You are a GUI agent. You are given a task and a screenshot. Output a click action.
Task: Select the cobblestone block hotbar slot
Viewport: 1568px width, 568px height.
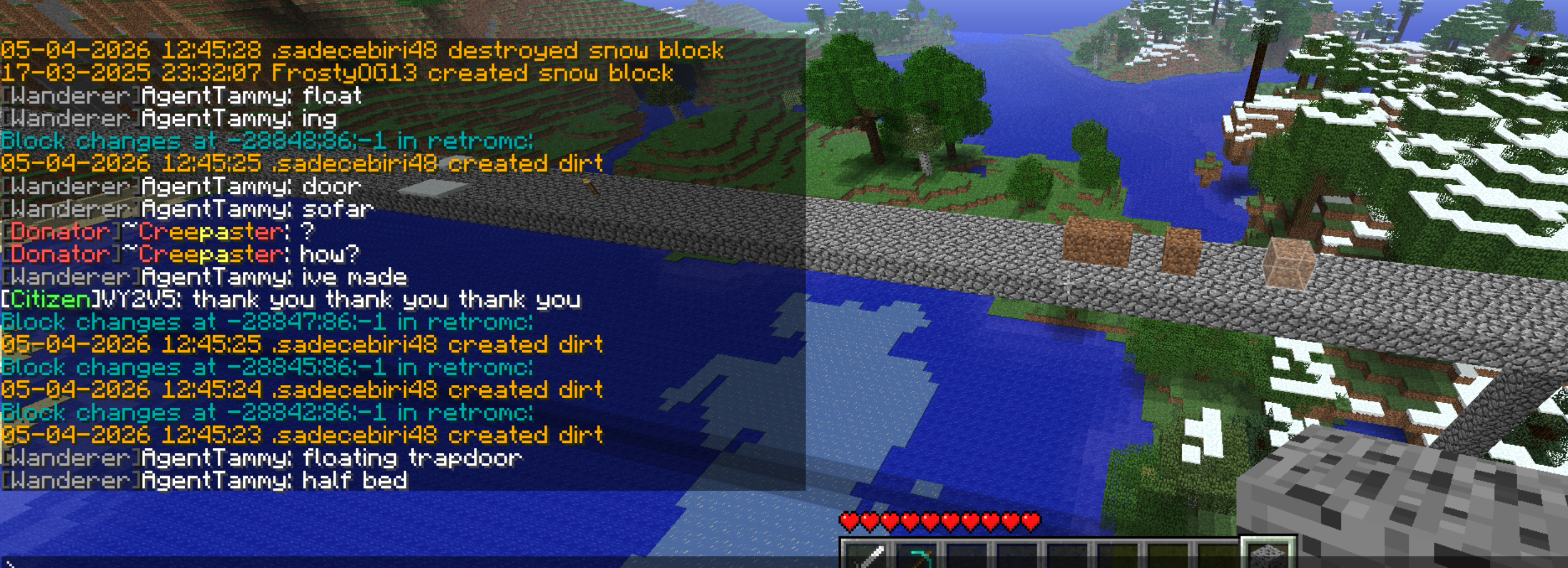coord(1268,555)
